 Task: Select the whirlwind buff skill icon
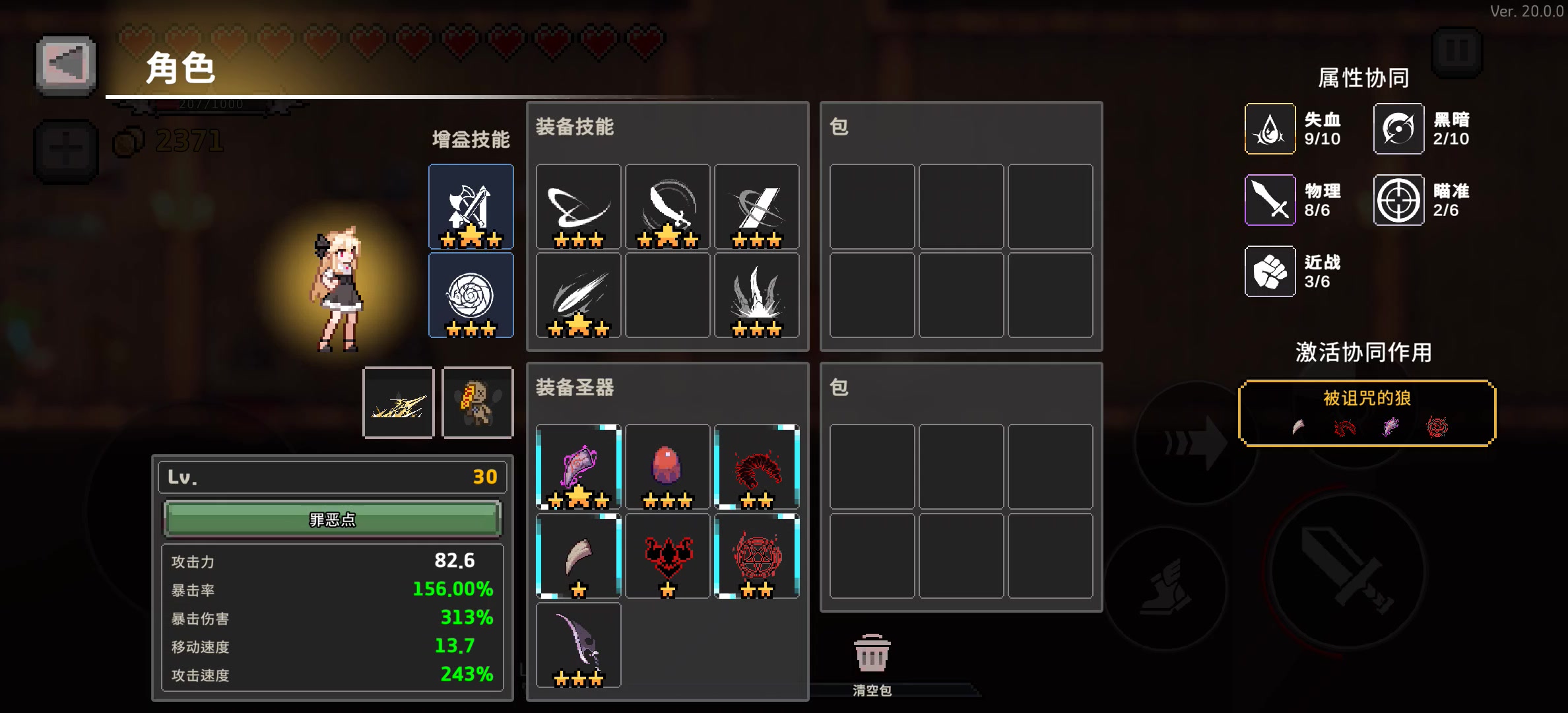pyautogui.click(x=471, y=295)
